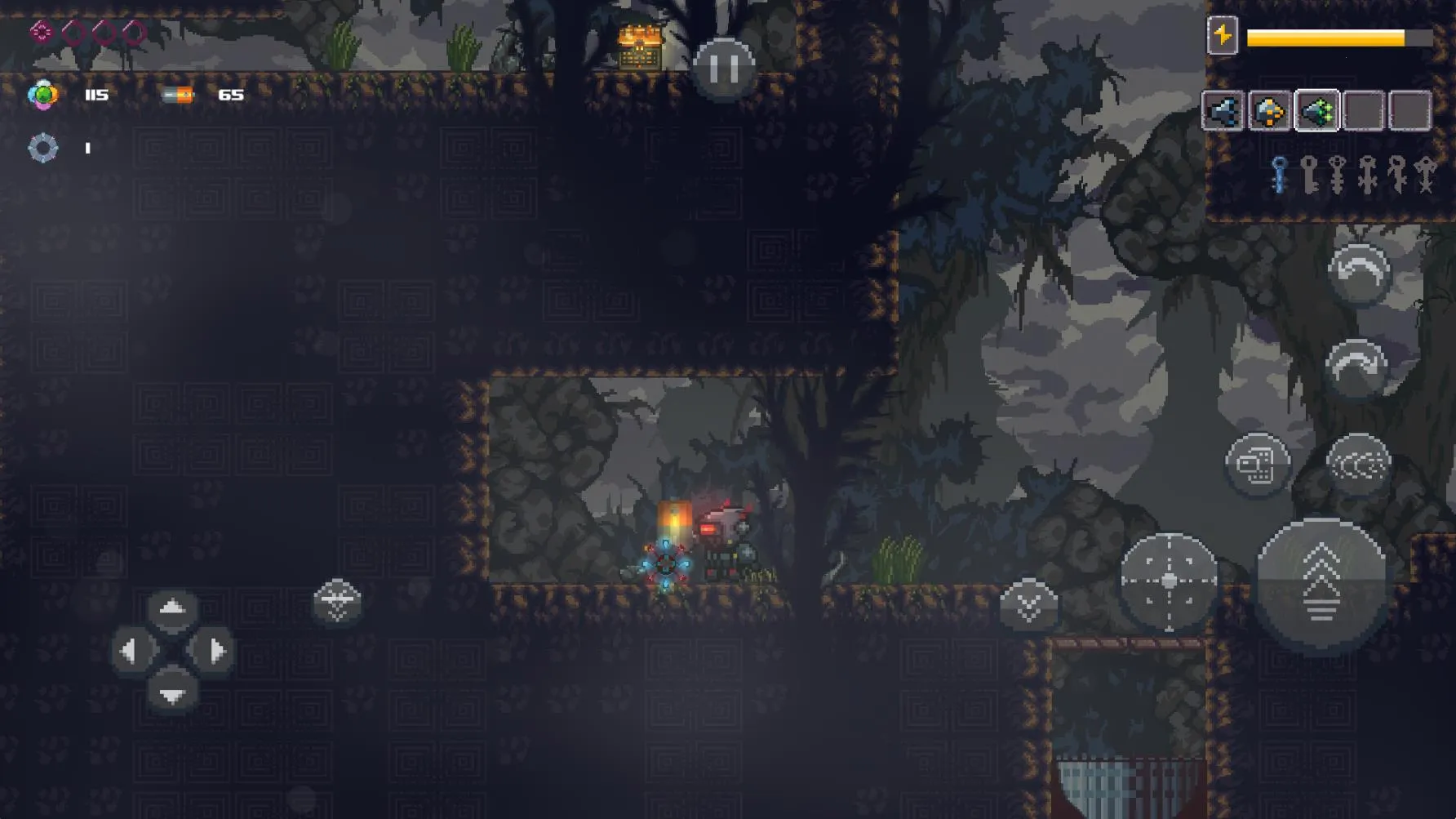The height and width of the screenshot is (819, 1456).
Task: Tap the D-pad left arrow
Action: (131, 652)
